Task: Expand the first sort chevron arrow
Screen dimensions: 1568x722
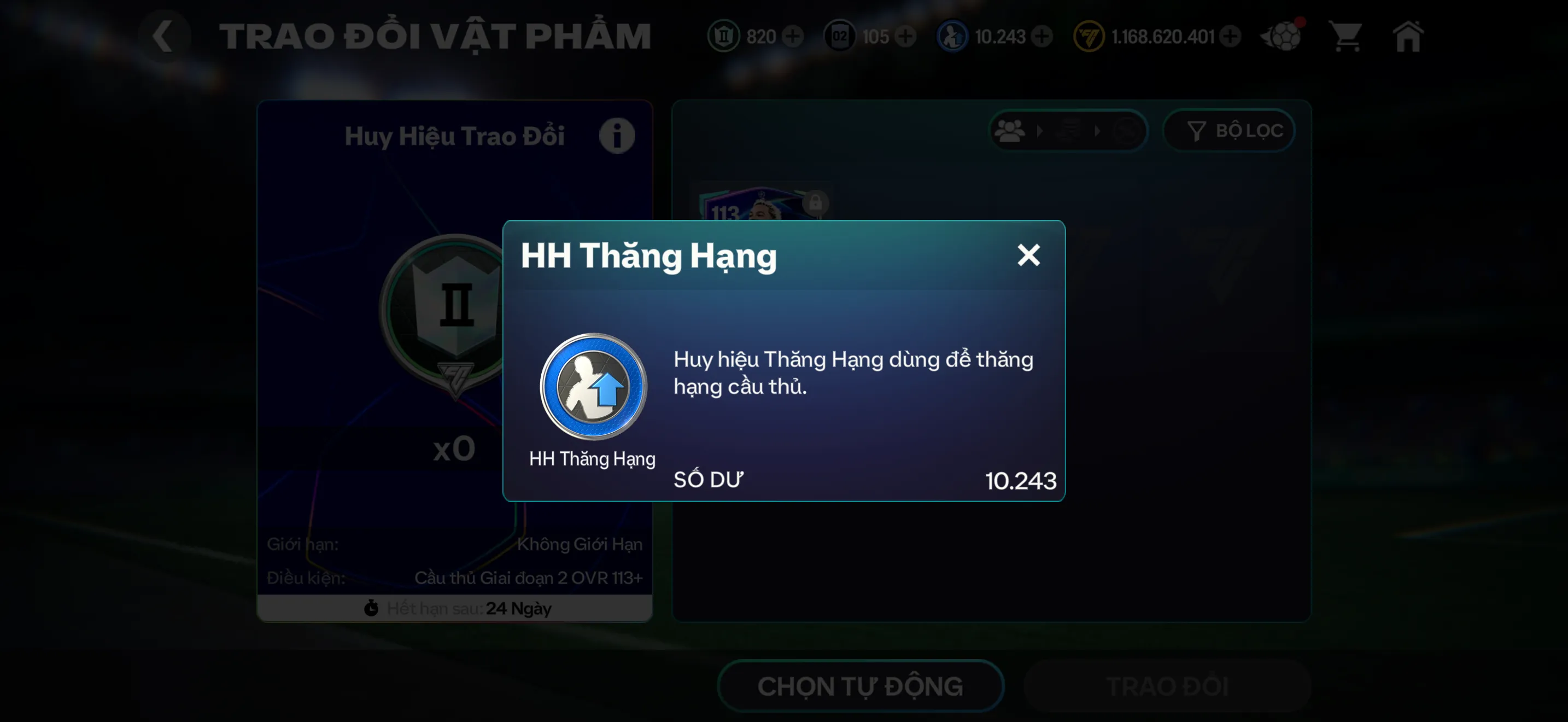Action: [x=1040, y=131]
